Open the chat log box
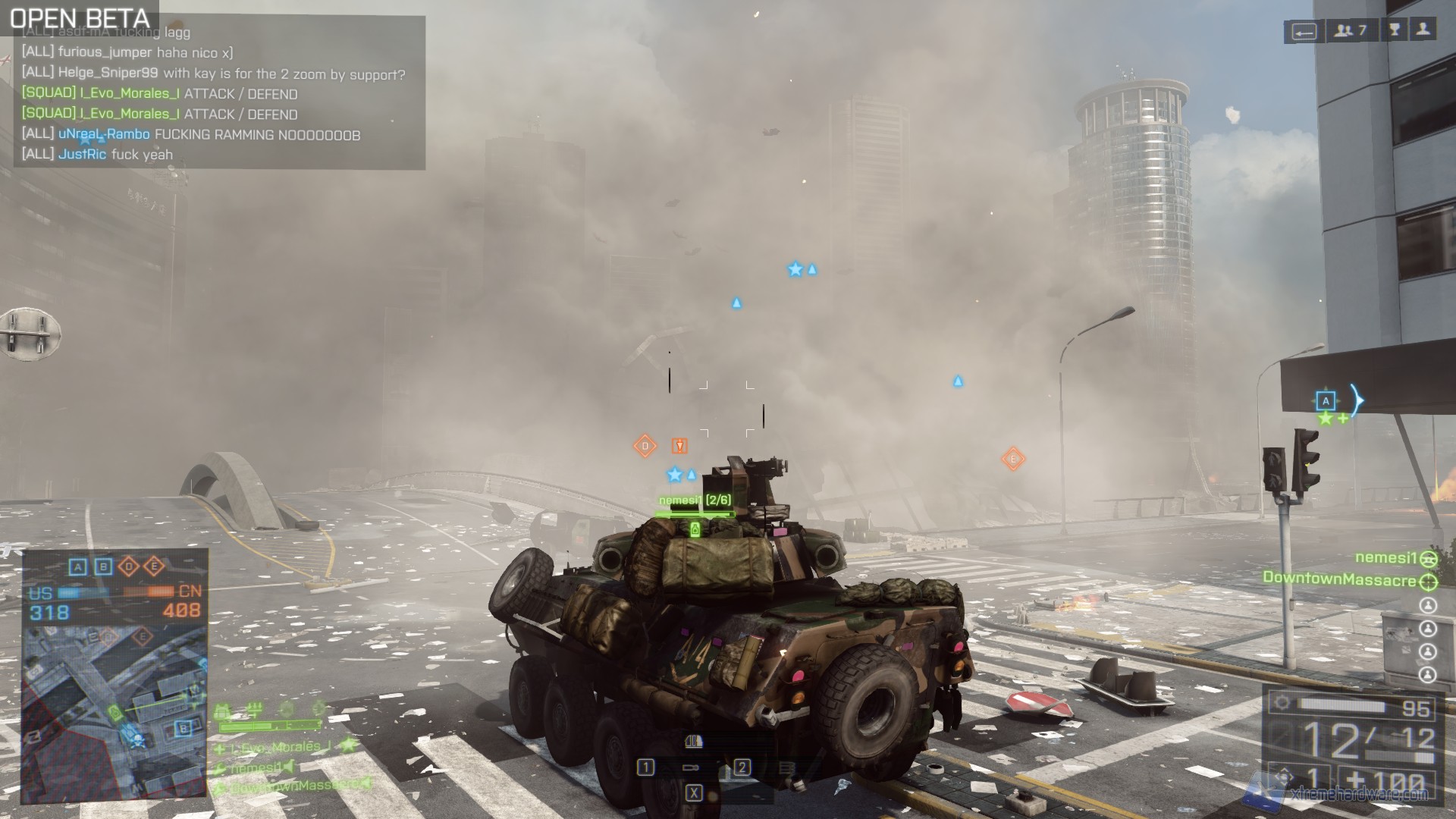 (x=220, y=93)
